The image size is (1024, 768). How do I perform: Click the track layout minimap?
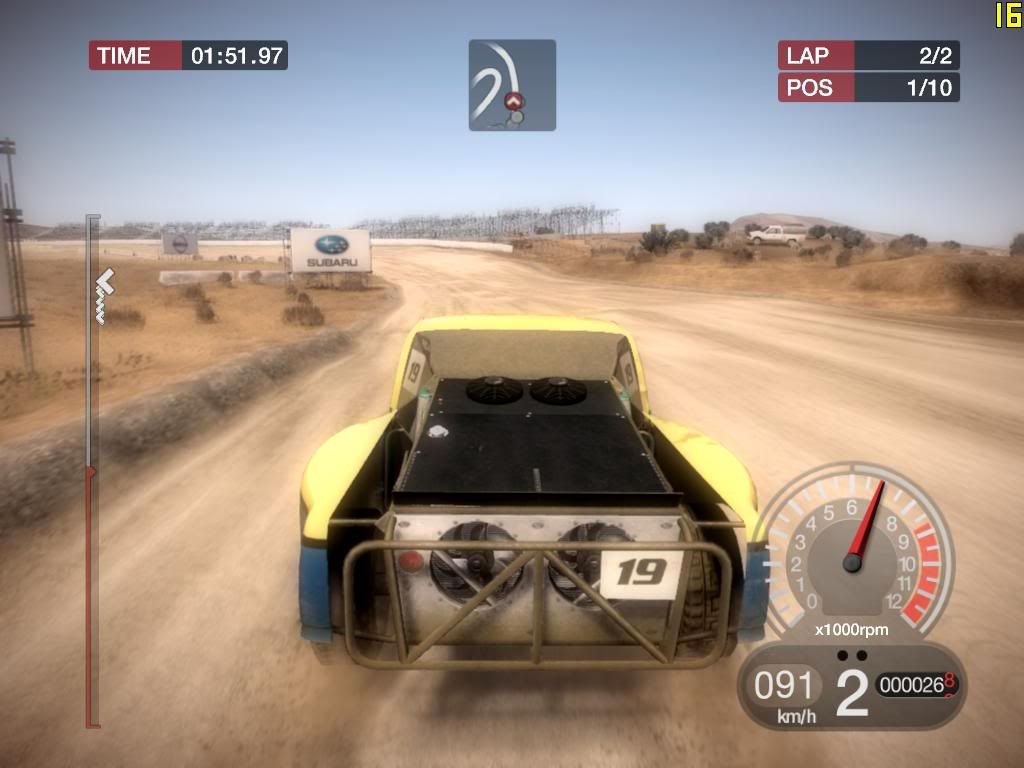click(512, 85)
